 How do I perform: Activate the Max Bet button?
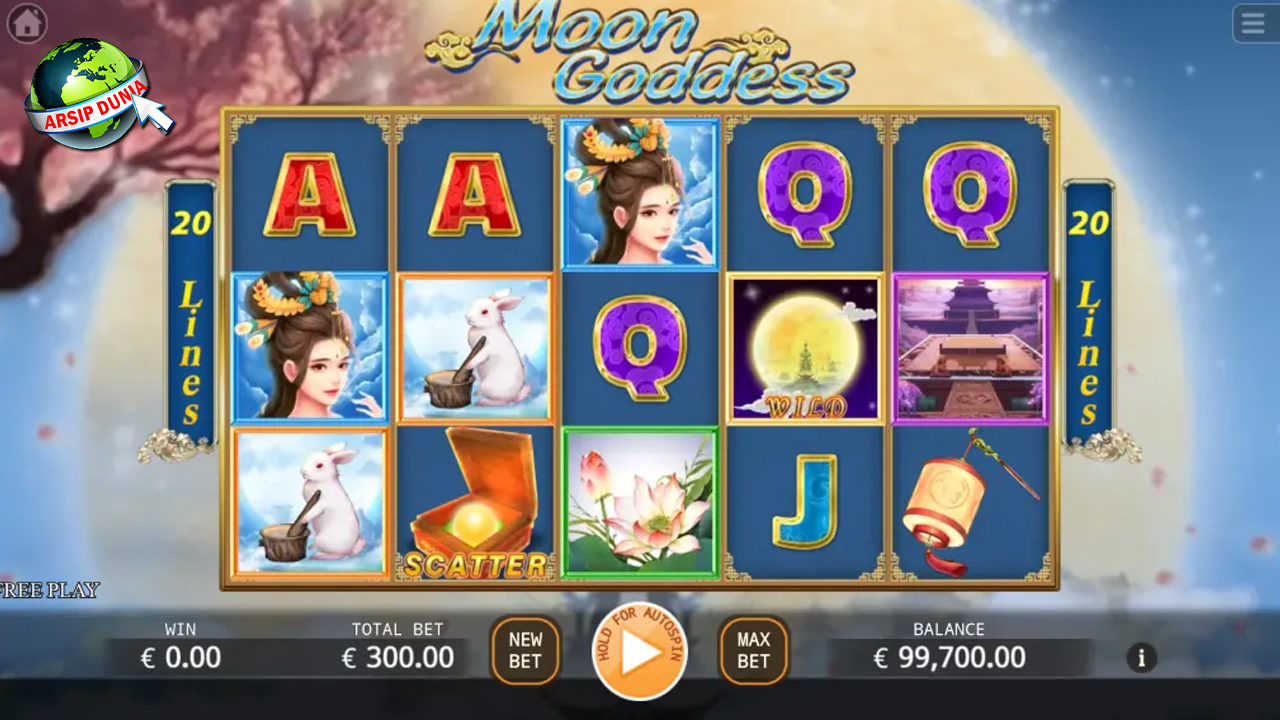[x=753, y=651]
